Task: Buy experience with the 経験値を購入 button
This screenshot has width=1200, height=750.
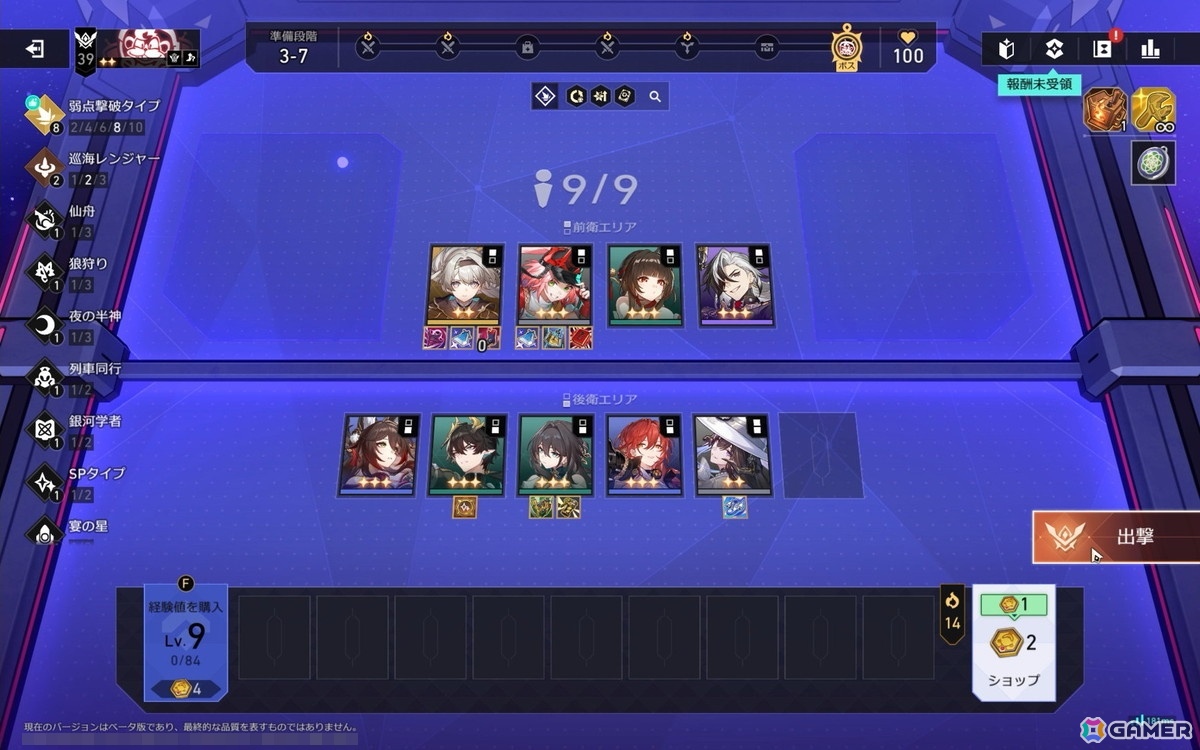Action: point(186,641)
